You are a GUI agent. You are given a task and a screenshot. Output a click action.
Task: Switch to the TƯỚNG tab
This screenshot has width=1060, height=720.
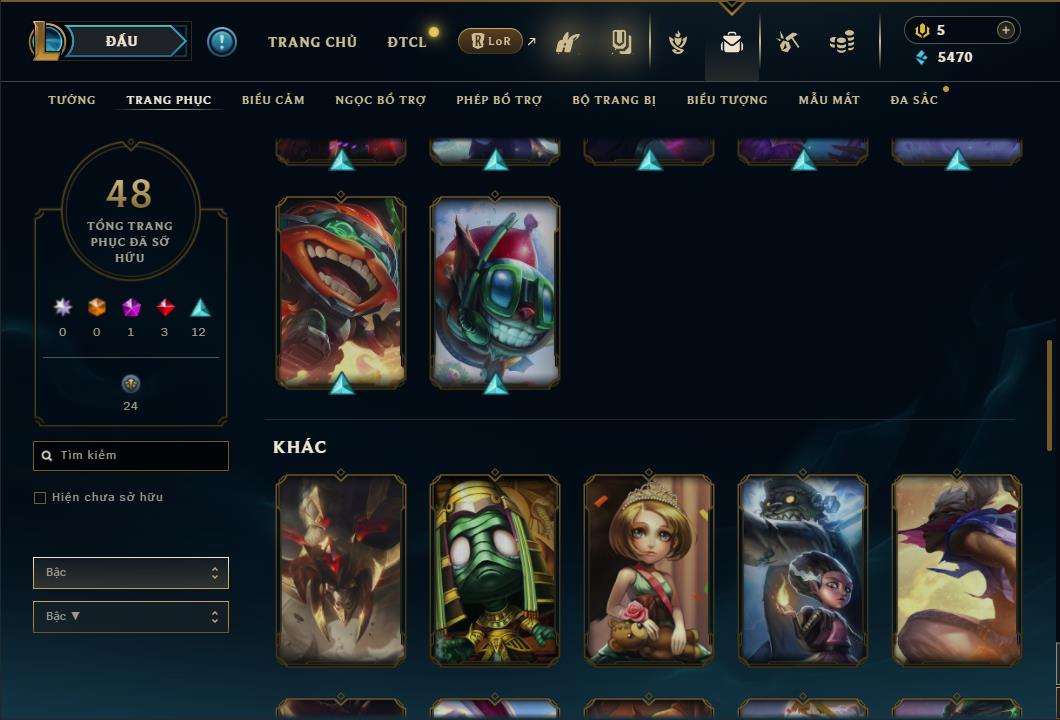click(72, 100)
